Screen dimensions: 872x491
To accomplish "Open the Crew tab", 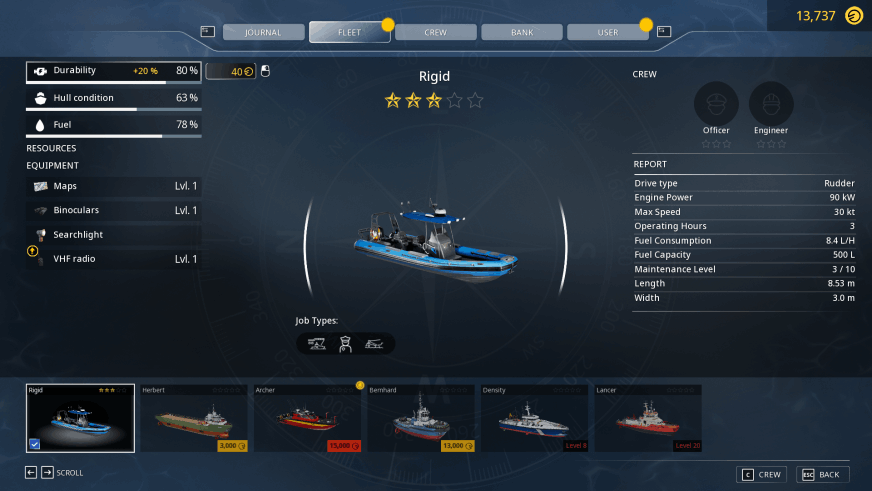I will (x=435, y=32).
